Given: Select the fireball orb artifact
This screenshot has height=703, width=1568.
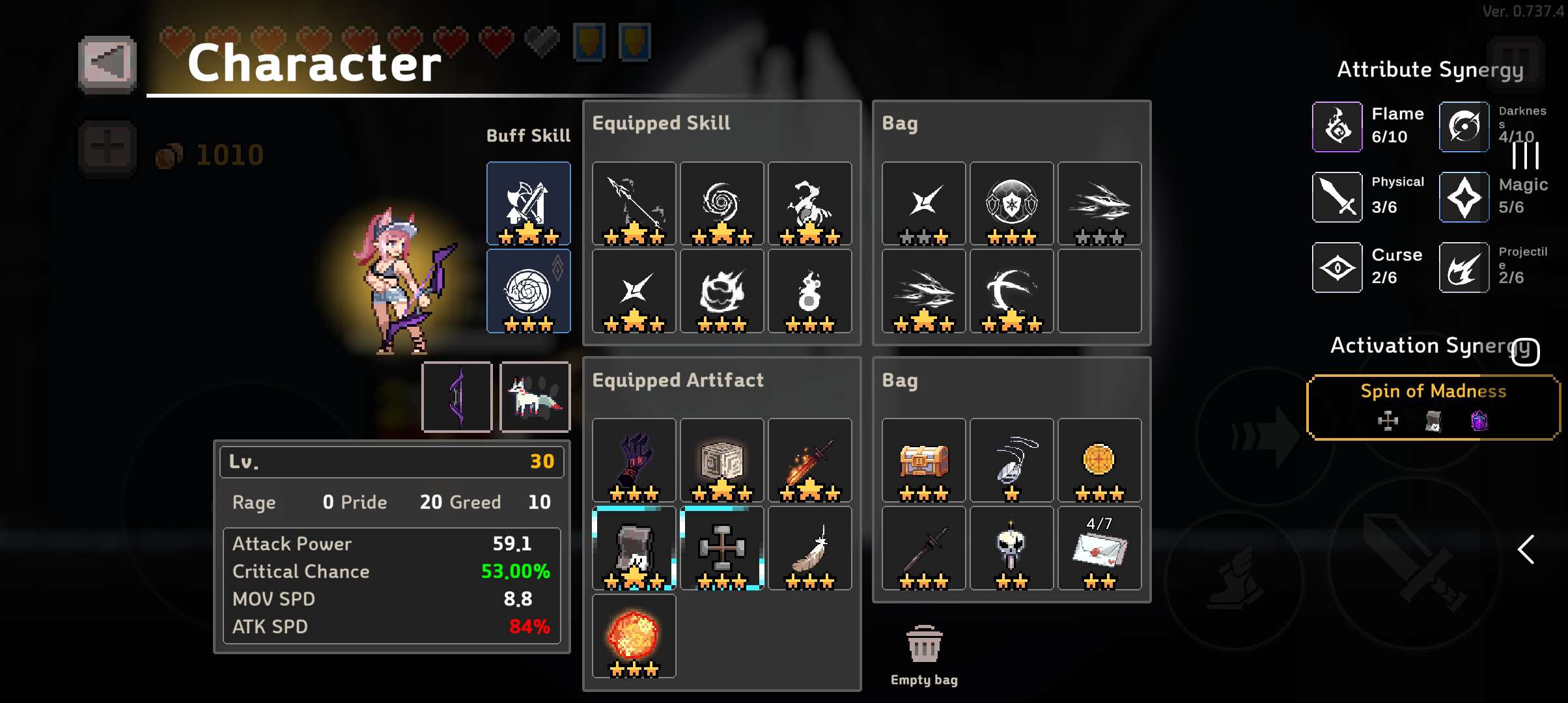Looking at the screenshot, I should pos(634,636).
